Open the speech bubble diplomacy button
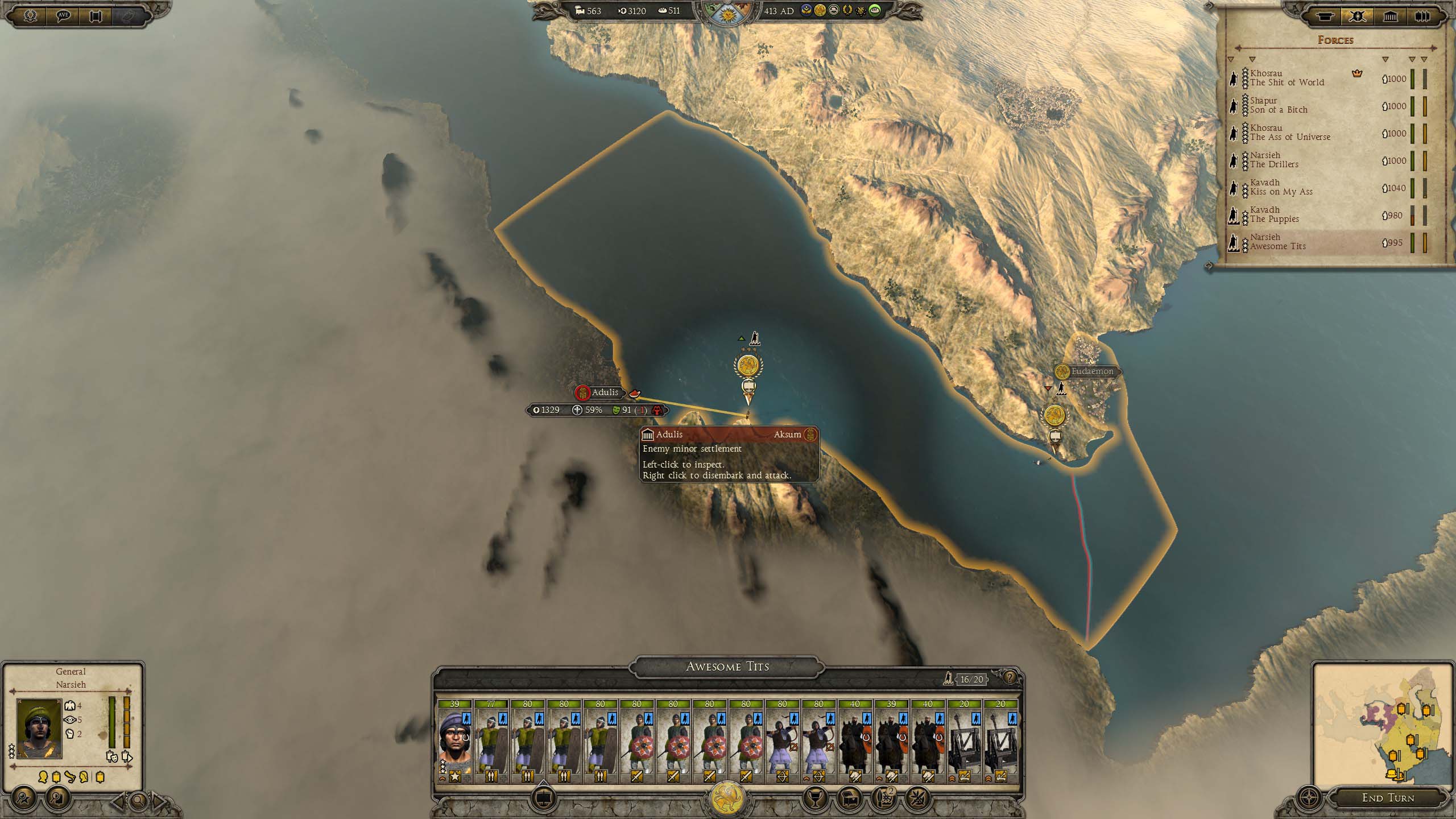Viewport: 1456px width, 819px height. (x=63, y=16)
